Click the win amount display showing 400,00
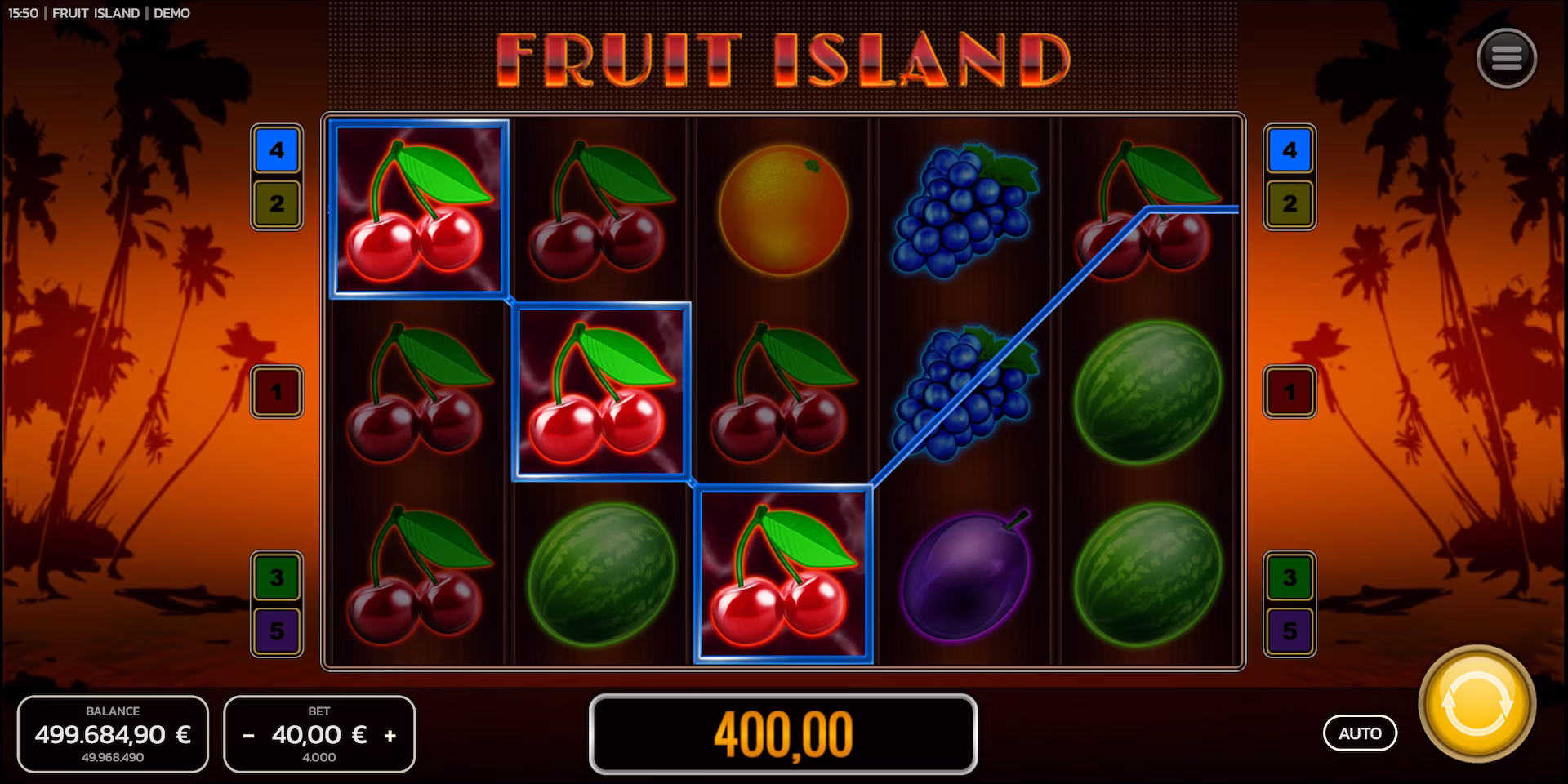 784,734
